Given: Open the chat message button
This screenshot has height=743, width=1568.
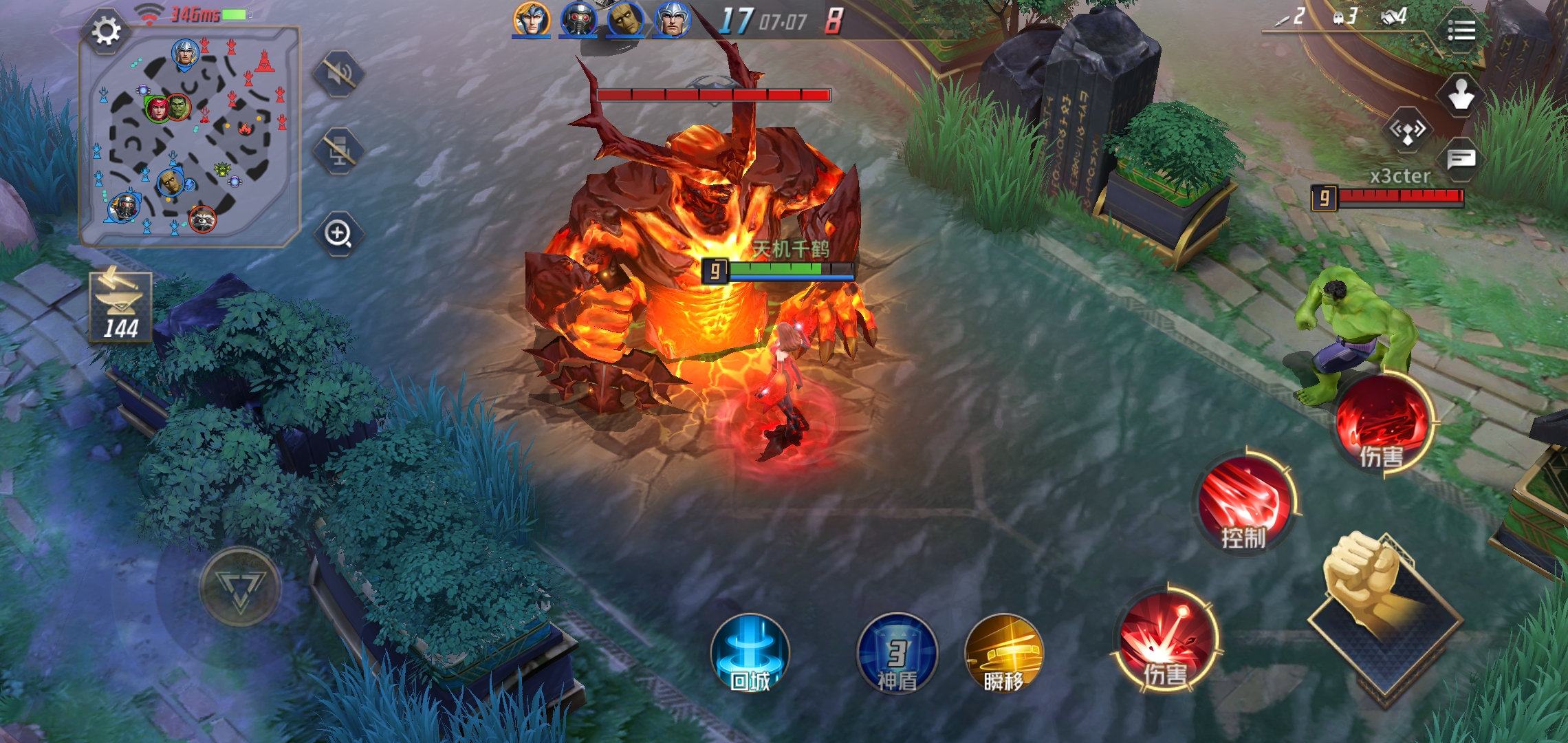Looking at the screenshot, I should (1461, 160).
